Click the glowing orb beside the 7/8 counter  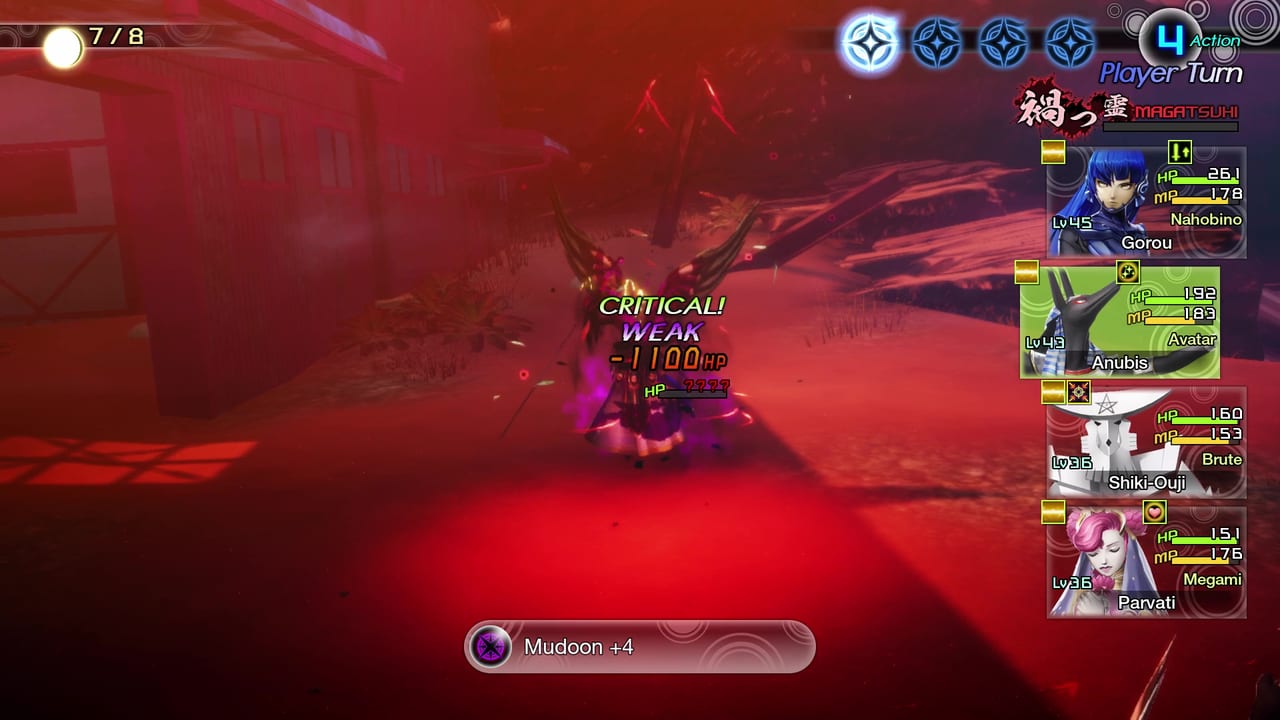coord(66,45)
